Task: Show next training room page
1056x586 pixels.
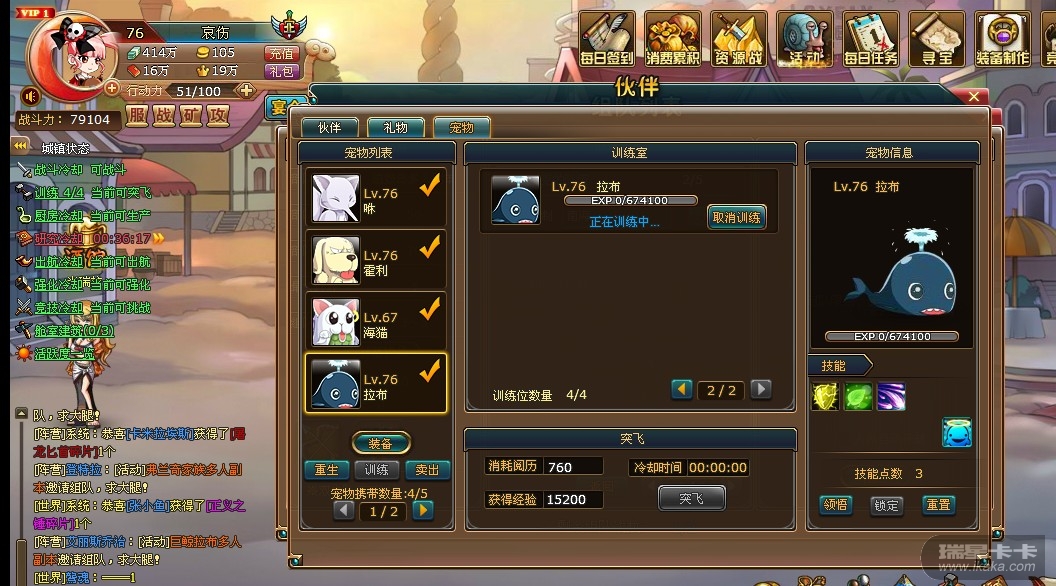Action: (x=761, y=390)
